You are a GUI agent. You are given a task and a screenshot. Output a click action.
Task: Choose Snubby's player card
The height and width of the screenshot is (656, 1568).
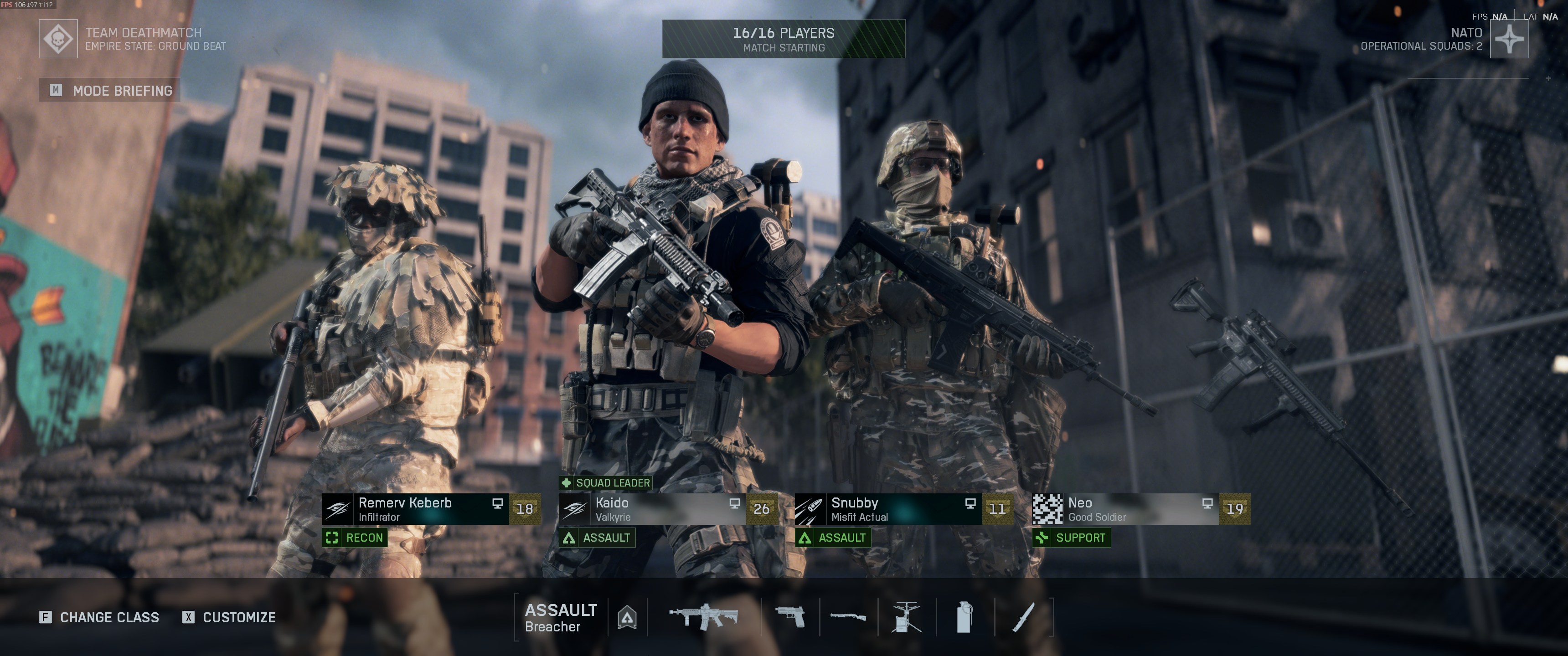[903, 509]
